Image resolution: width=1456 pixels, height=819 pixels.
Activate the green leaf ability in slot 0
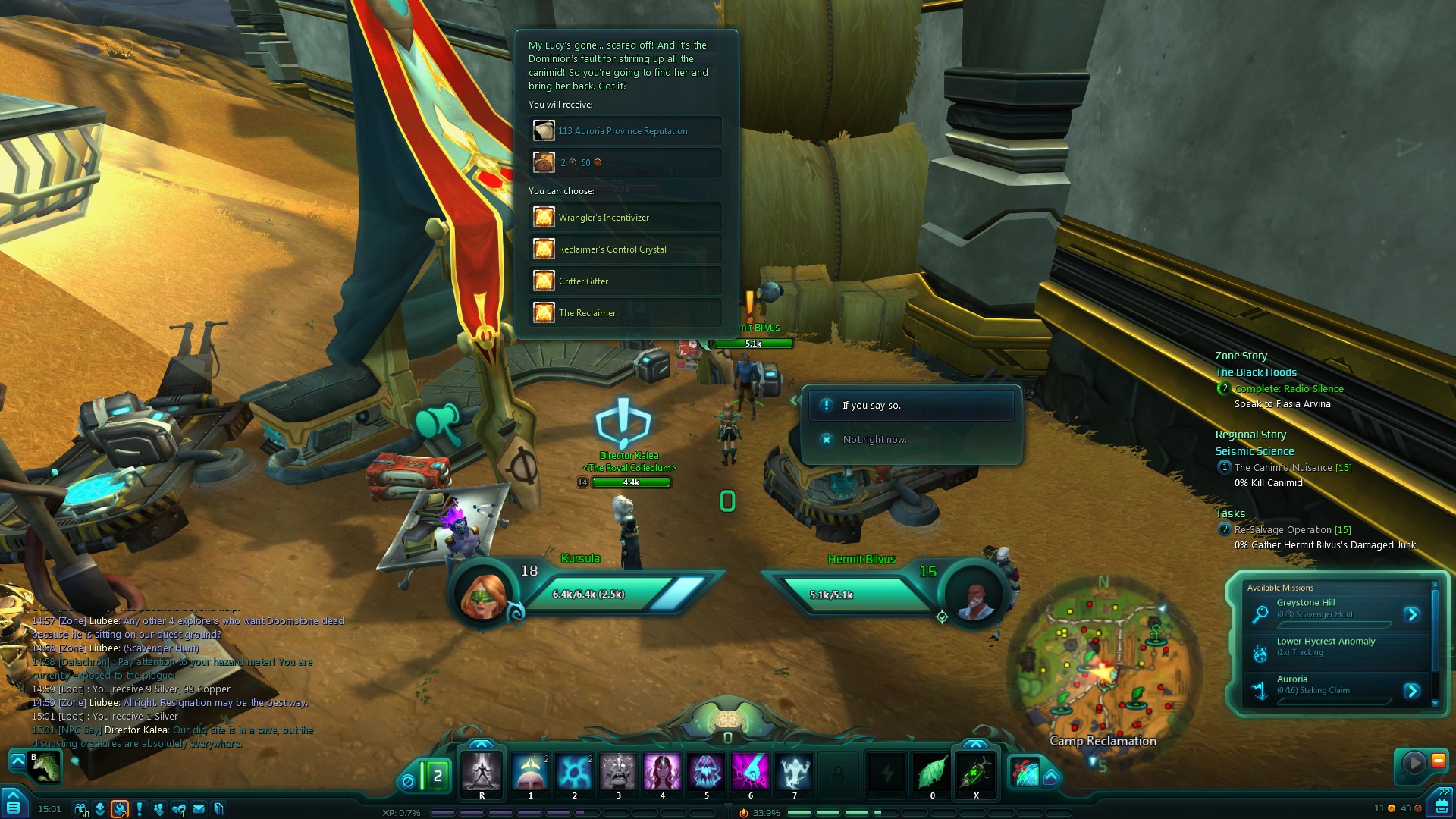point(932,773)
